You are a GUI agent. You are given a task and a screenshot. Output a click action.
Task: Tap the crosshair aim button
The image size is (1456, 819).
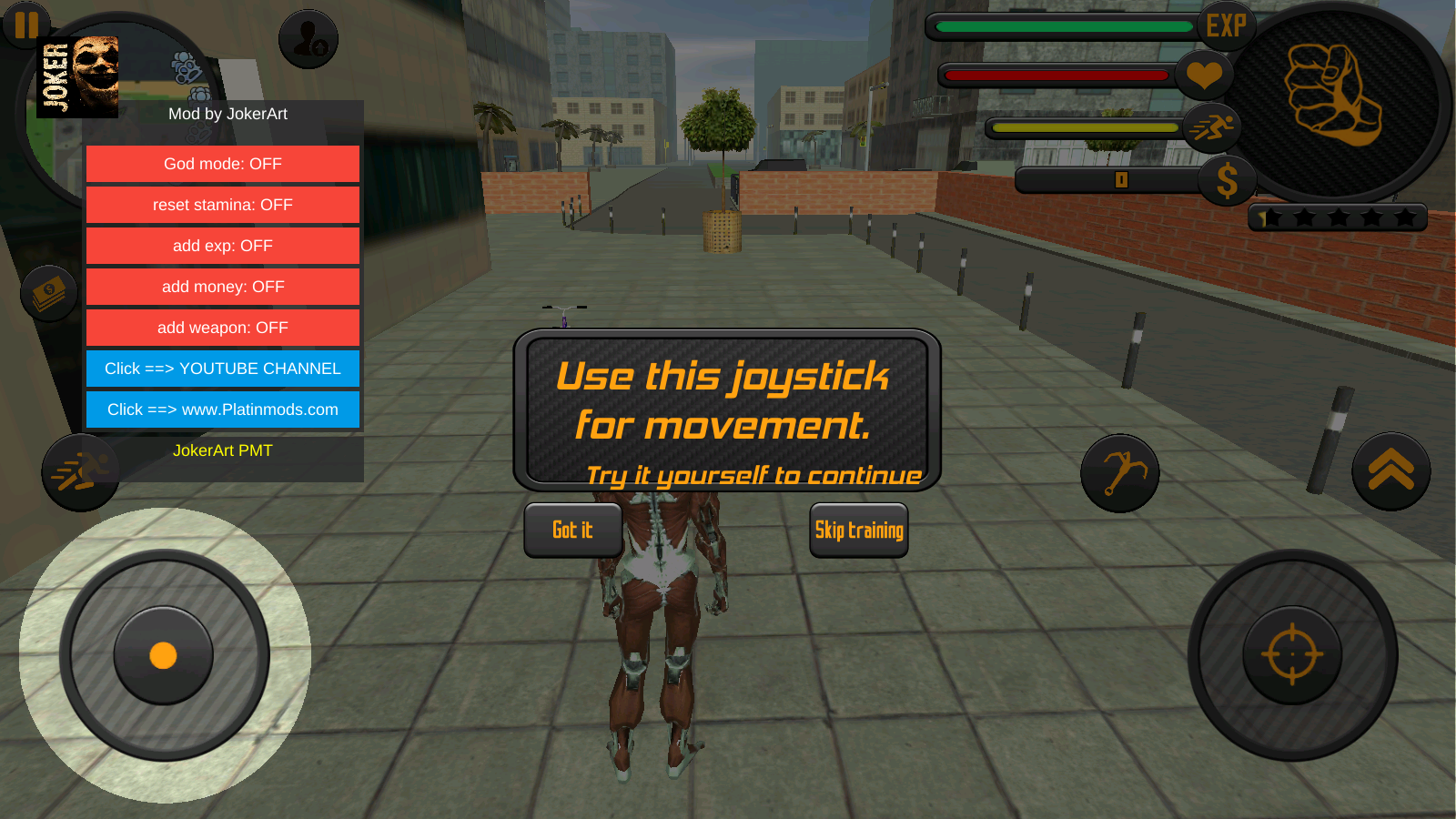pos(1292,654)
